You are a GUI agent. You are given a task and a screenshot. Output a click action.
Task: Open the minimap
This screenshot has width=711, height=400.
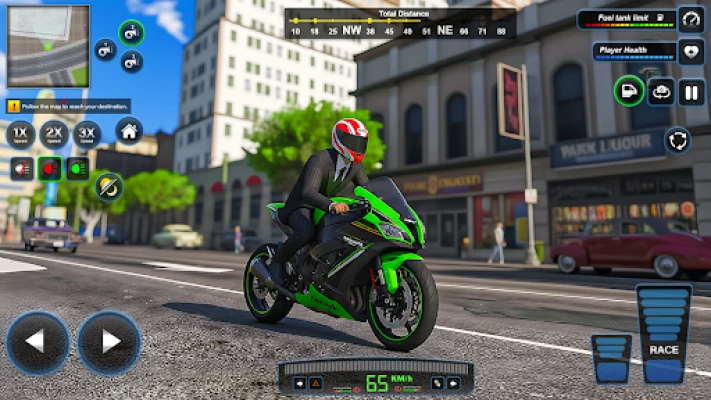point(47,46)
